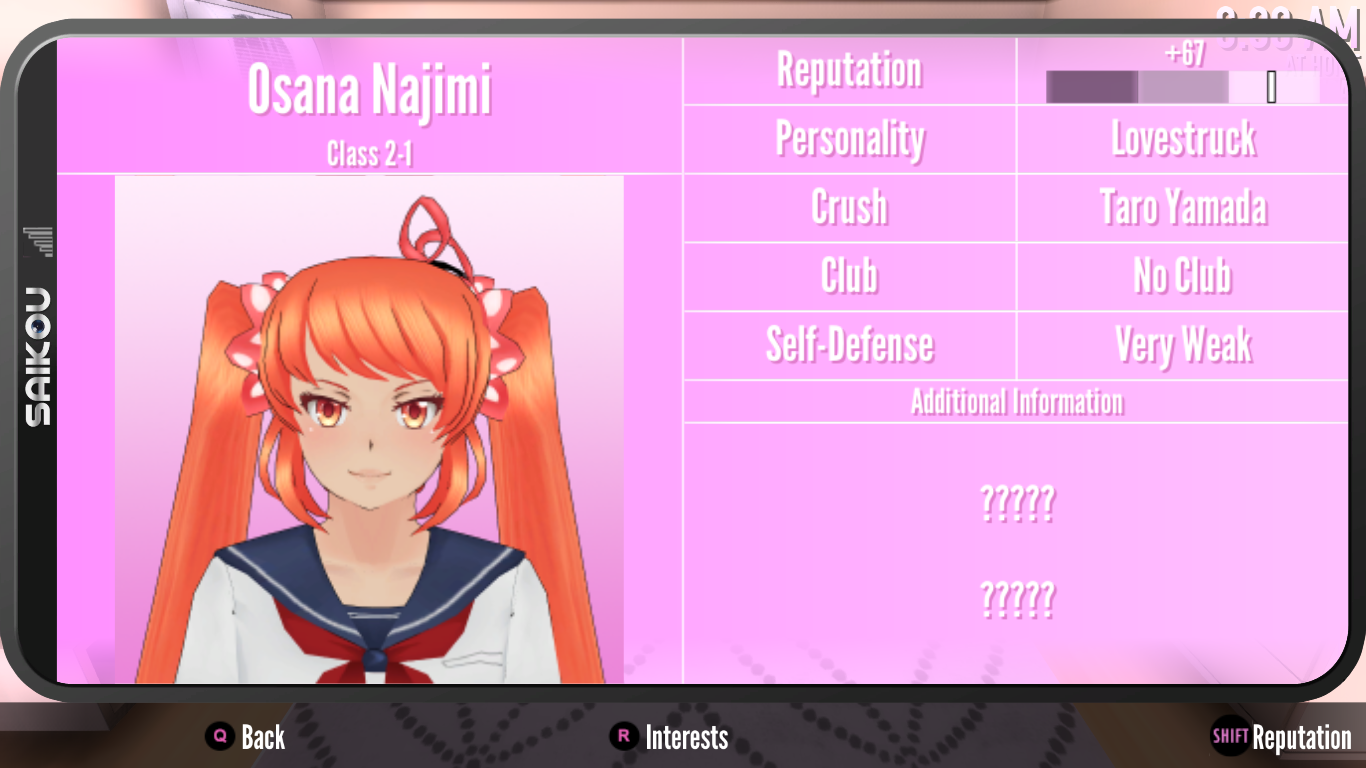Image resolution: width=1366 pixels, height=768 pixels.
Task: Click the white reputation marker notch
Action: click(x=1271, y=88)
